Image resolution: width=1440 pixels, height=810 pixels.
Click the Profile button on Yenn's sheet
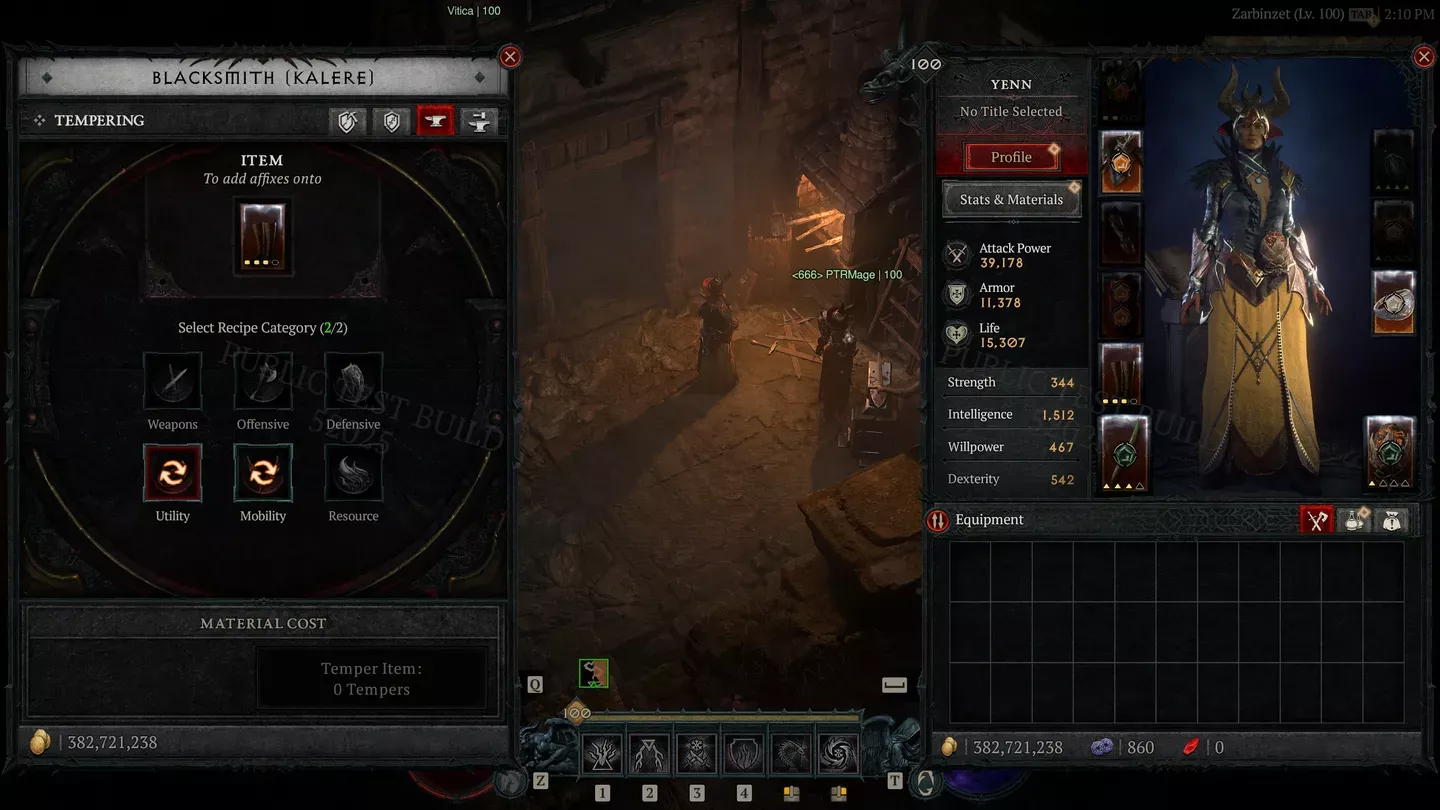pyautogui.click(x=1012, y=156)
